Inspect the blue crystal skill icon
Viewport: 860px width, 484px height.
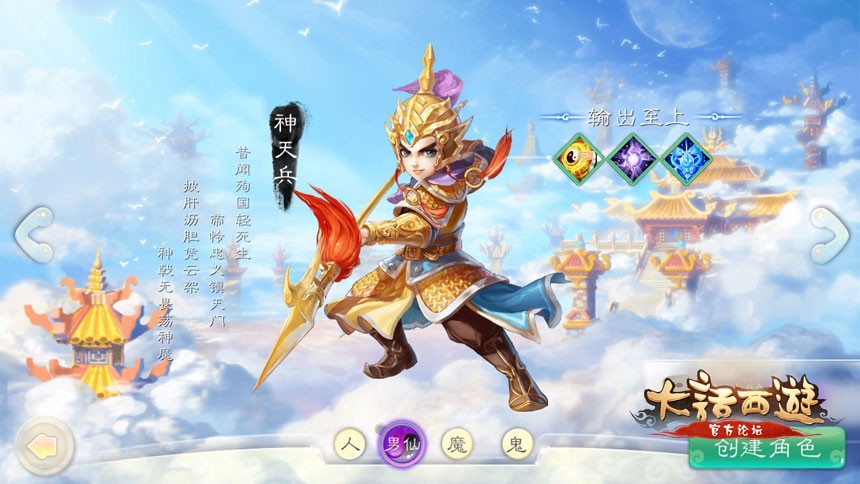687,159
